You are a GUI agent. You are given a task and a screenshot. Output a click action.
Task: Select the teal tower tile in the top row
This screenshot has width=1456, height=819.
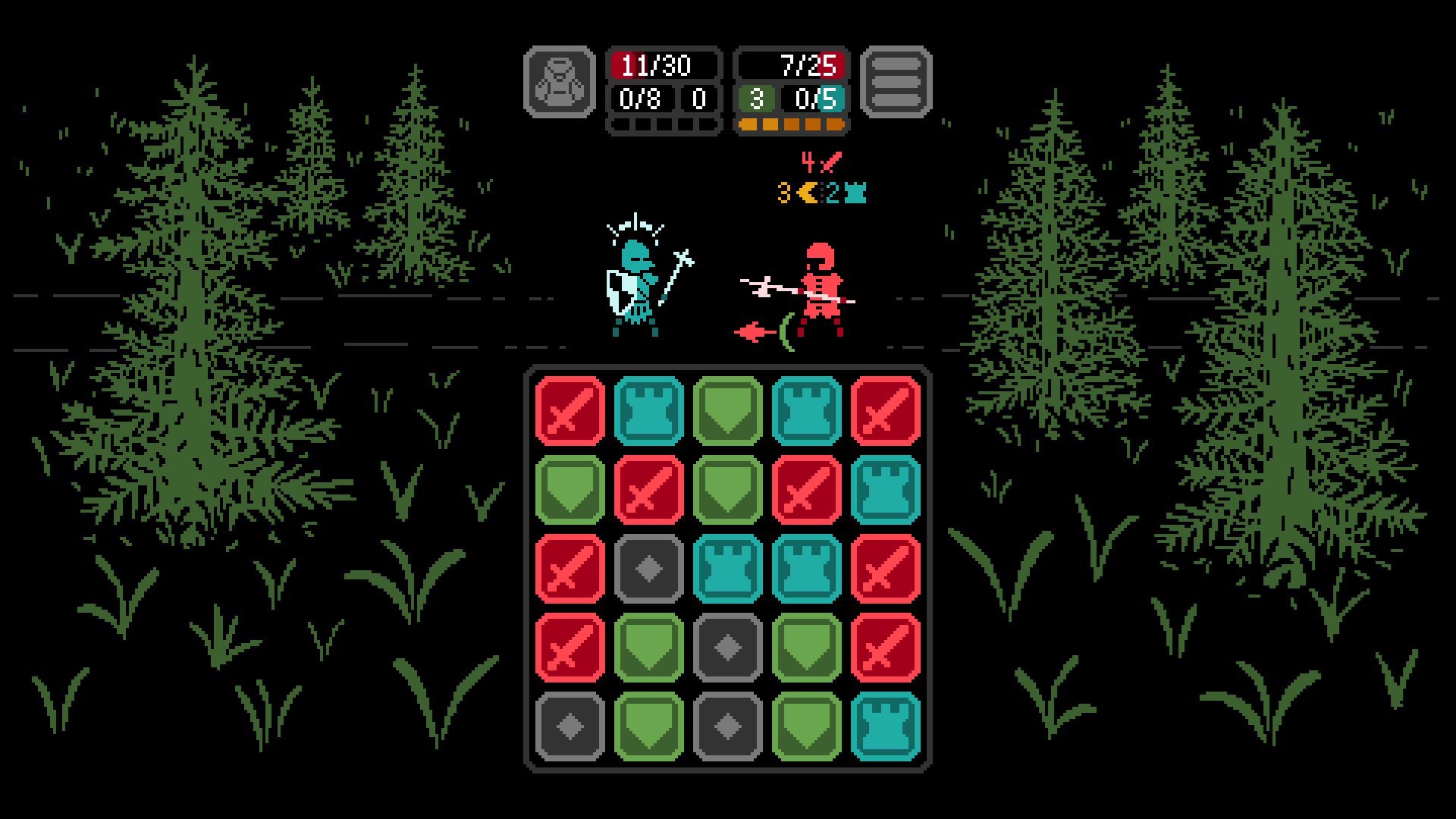[x=648, y=410]
